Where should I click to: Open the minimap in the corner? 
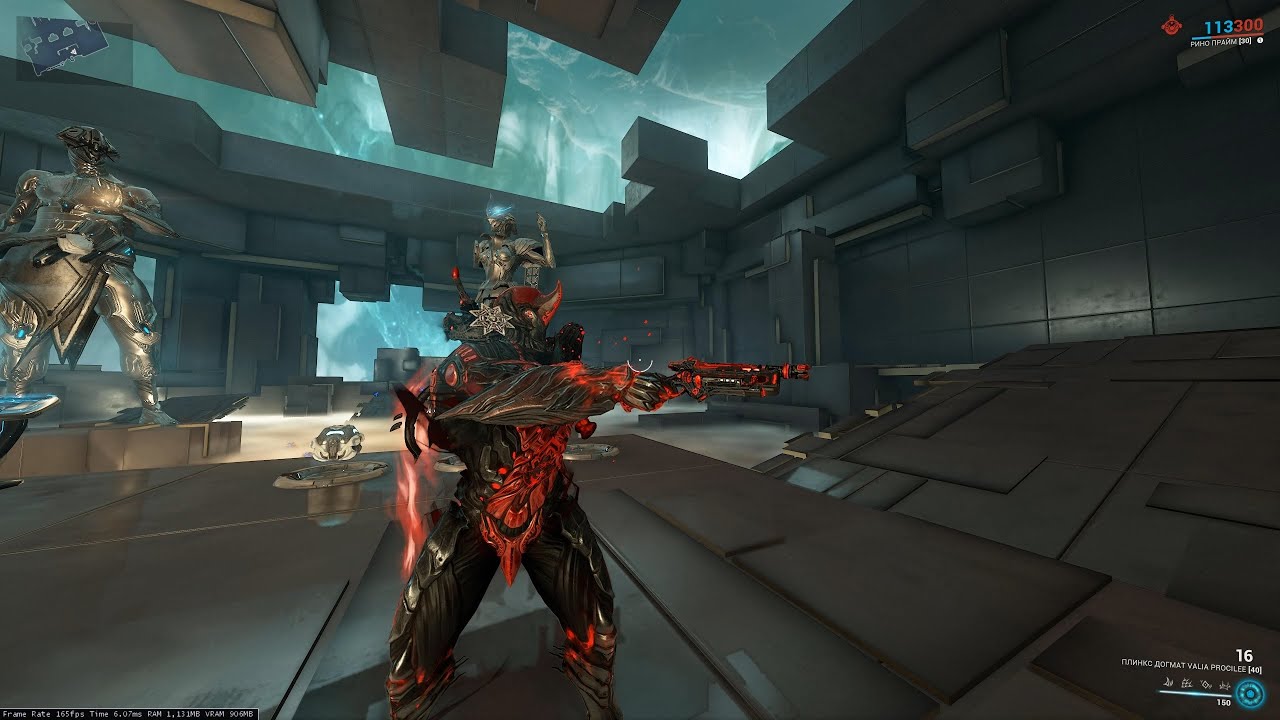coord(67,47)
